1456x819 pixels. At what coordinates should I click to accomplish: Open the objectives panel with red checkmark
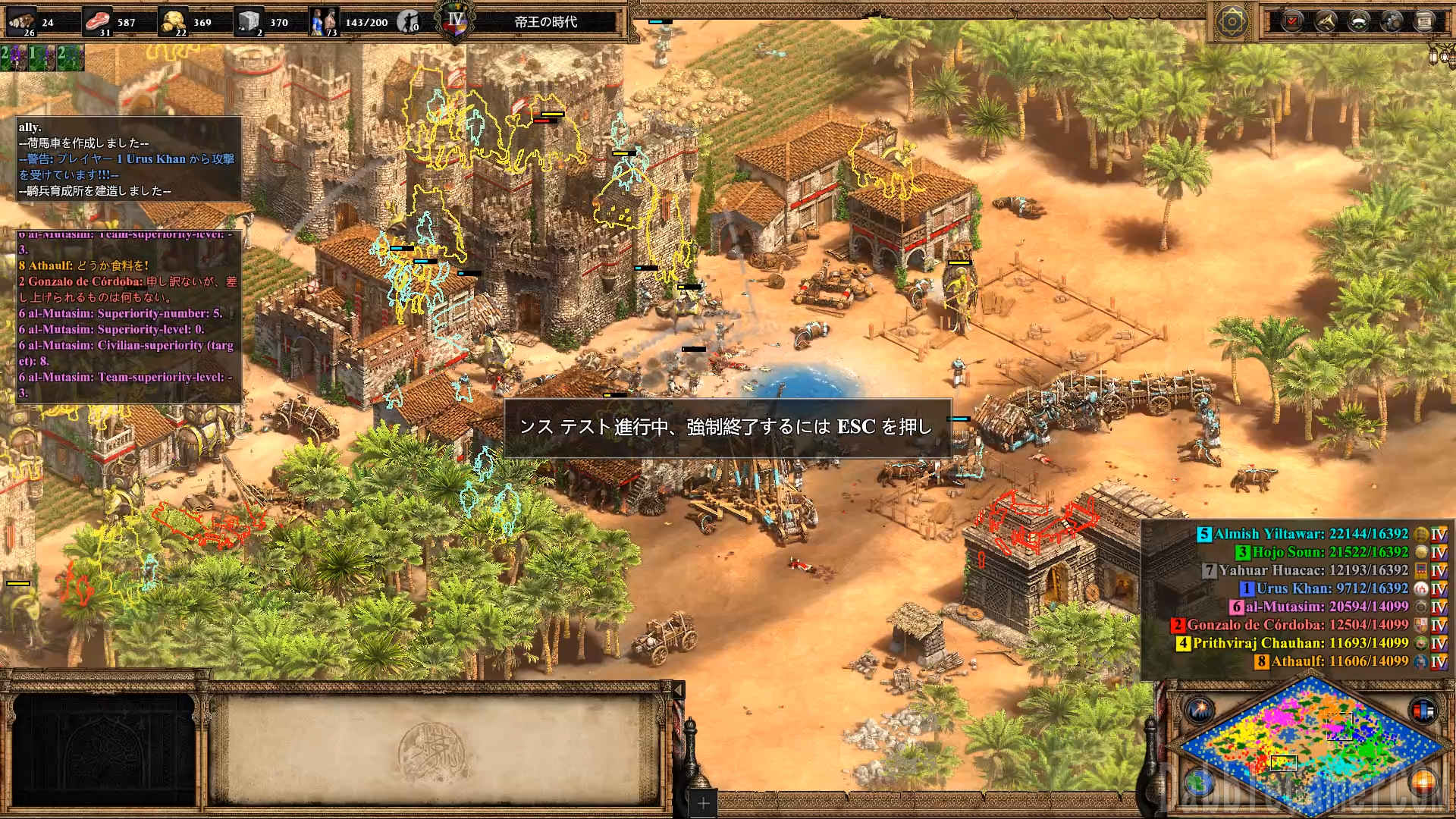click(1292, 21)
